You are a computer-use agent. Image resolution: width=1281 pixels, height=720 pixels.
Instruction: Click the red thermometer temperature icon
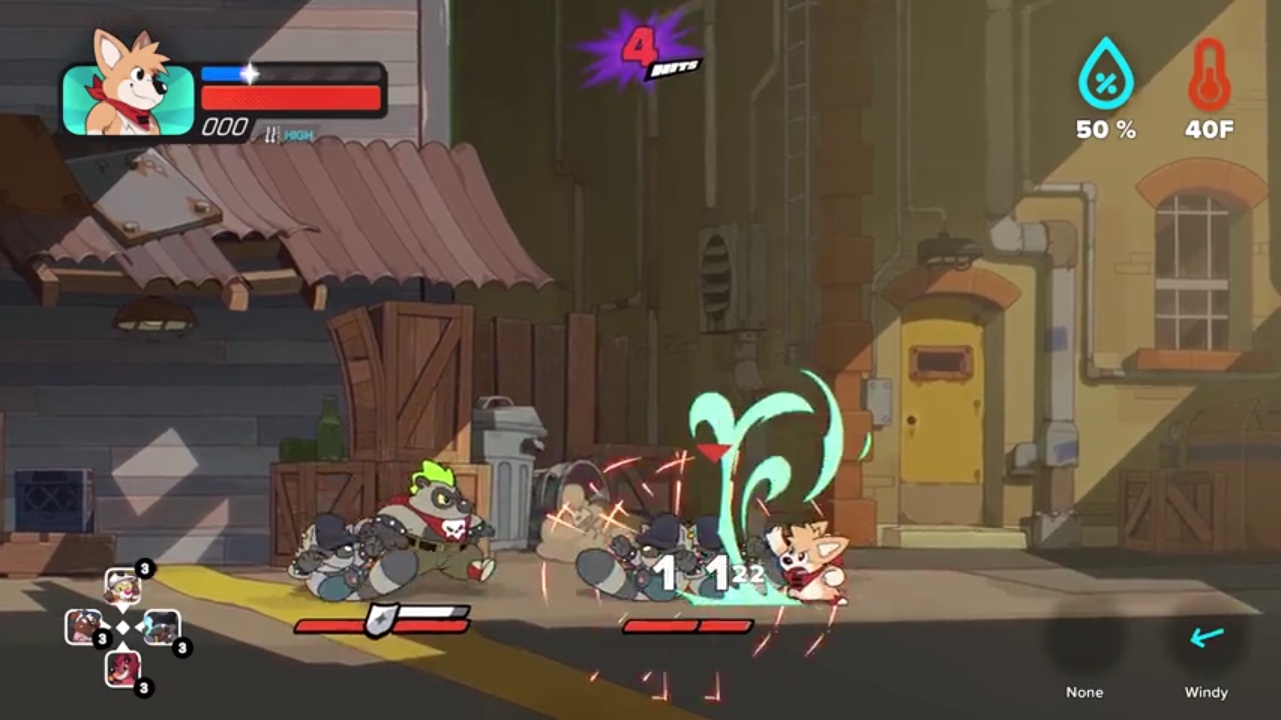click(x=1209, y=76)
